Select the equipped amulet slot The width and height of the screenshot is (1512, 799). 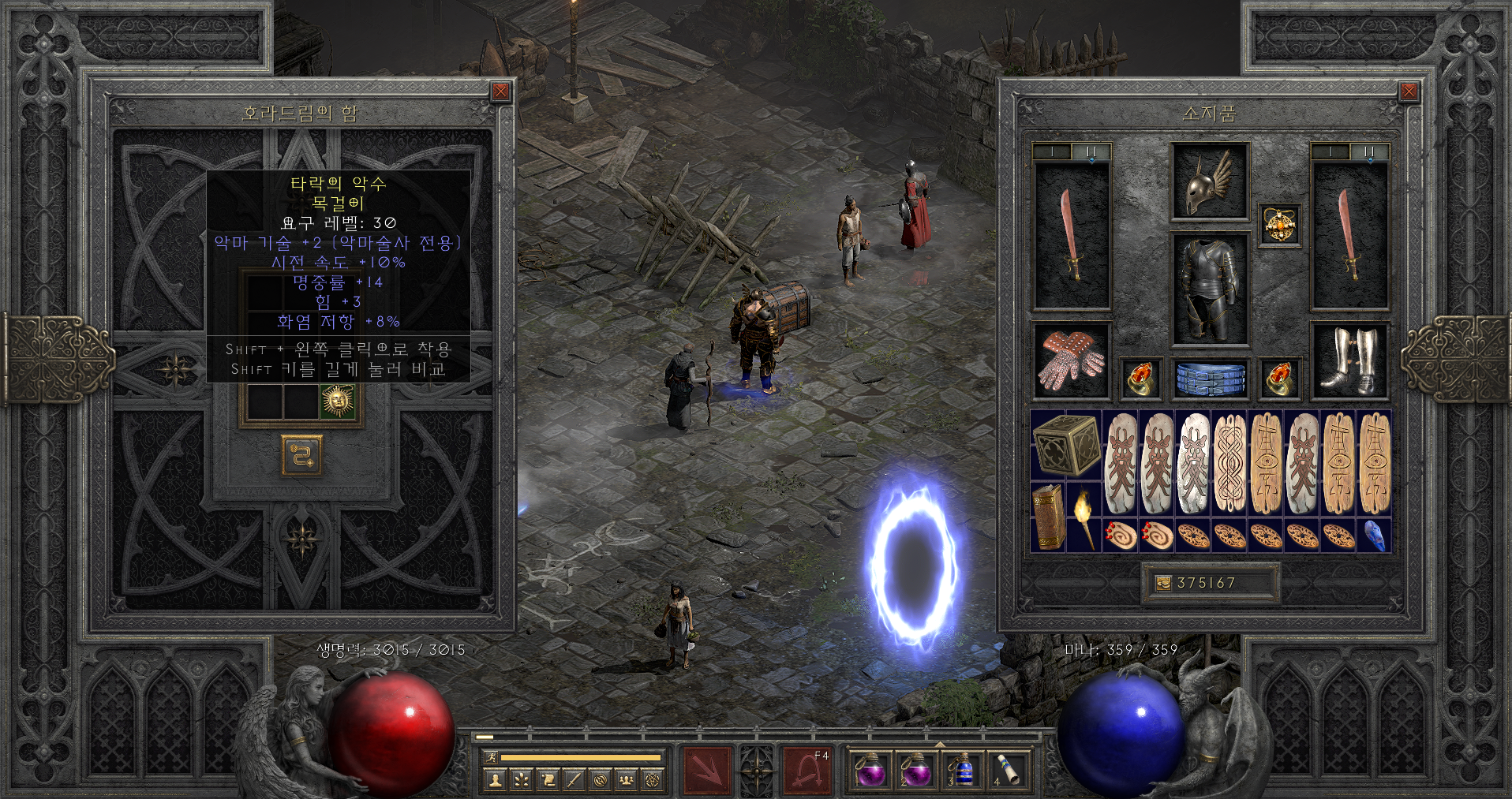[x=1278, y=226]
